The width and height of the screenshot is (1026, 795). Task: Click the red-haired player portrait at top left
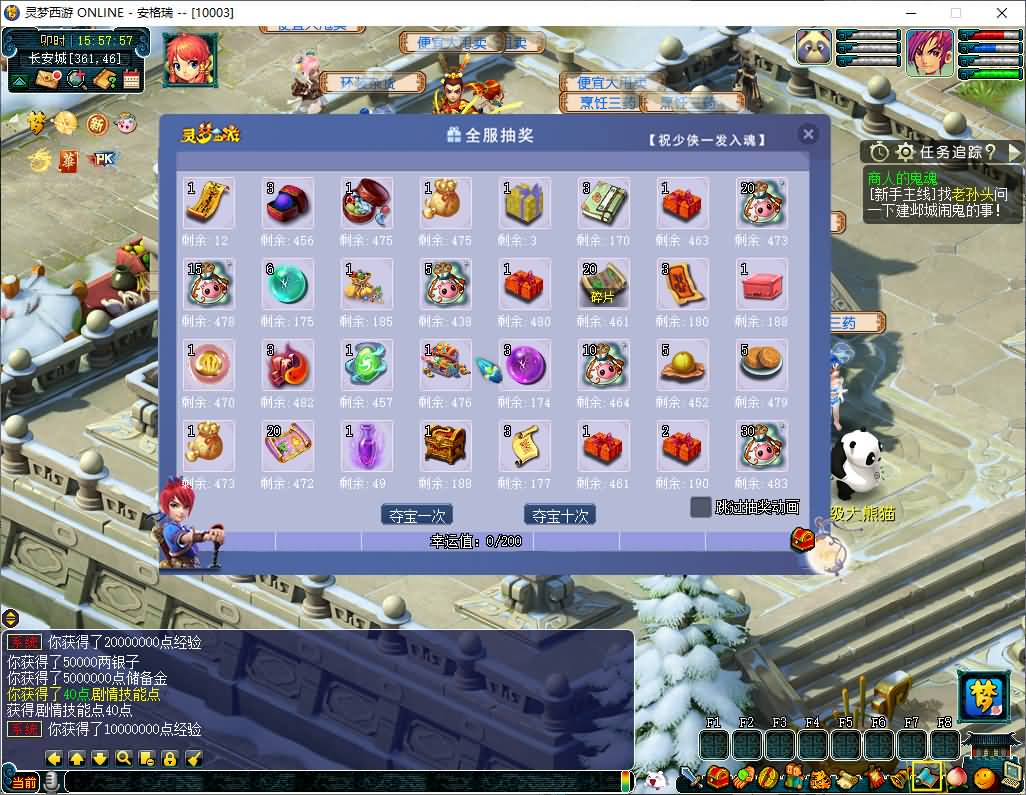click(190, 58)
